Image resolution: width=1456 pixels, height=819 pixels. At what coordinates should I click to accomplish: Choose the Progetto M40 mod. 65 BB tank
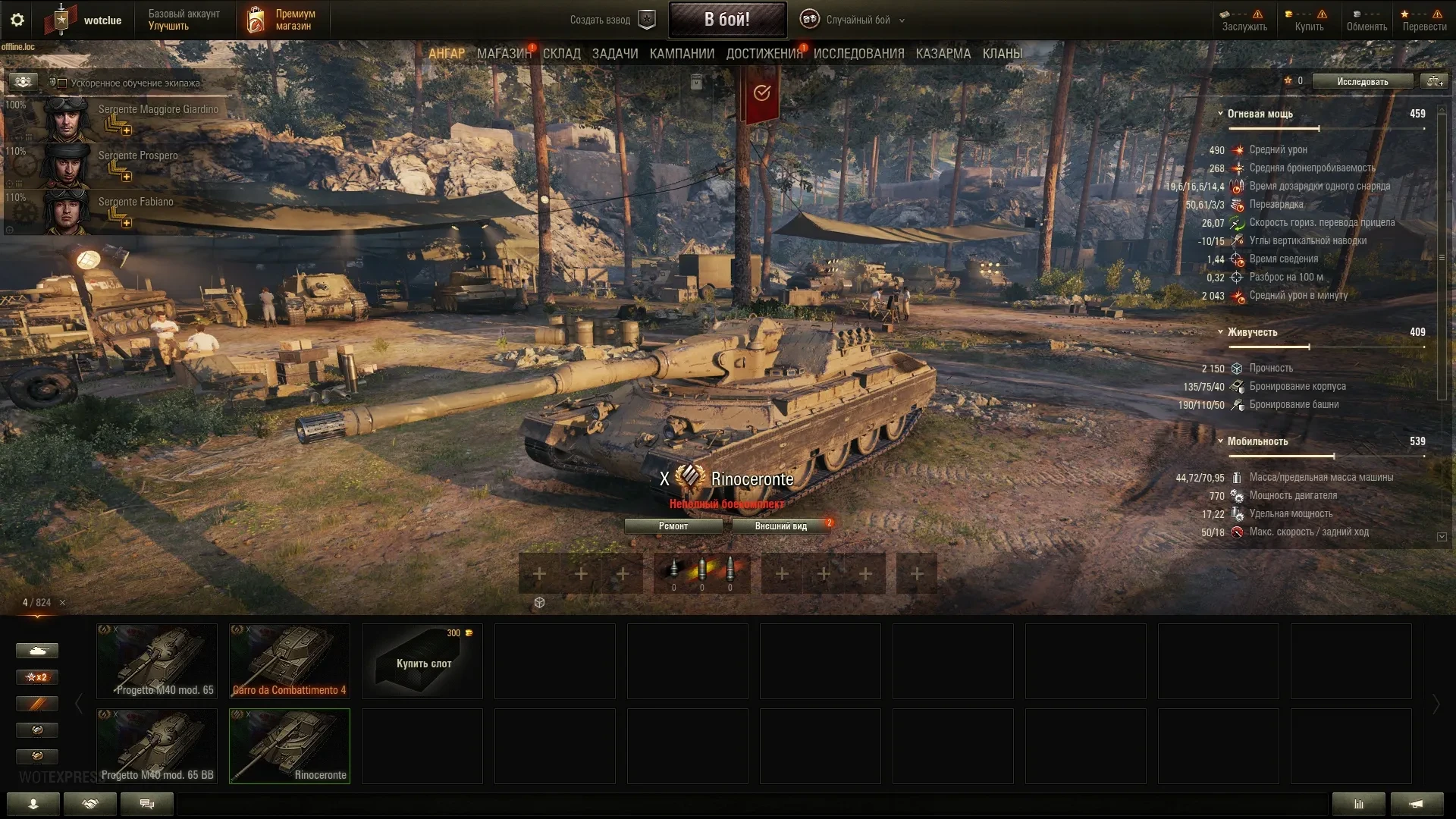(x=157, y=746)
